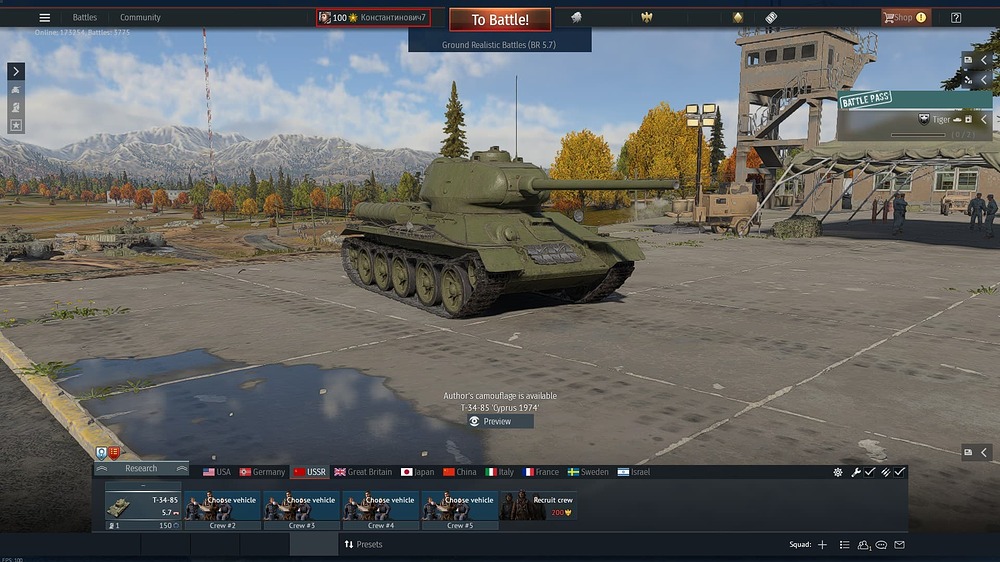Start the match with To Battle!
This screenshot has width=1000, height=562.
click(x=499, y=20)
